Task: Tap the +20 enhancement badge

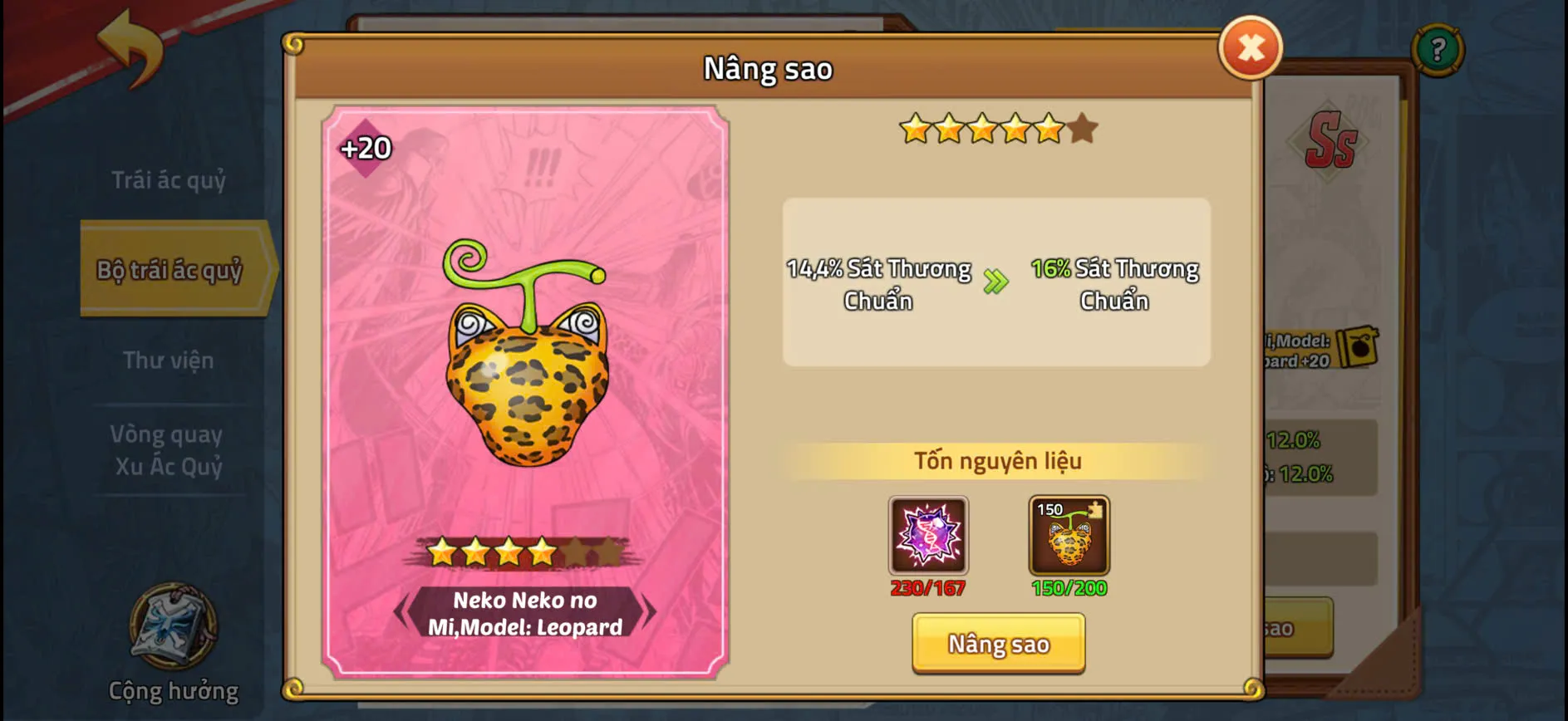Action: click(366, 150)
